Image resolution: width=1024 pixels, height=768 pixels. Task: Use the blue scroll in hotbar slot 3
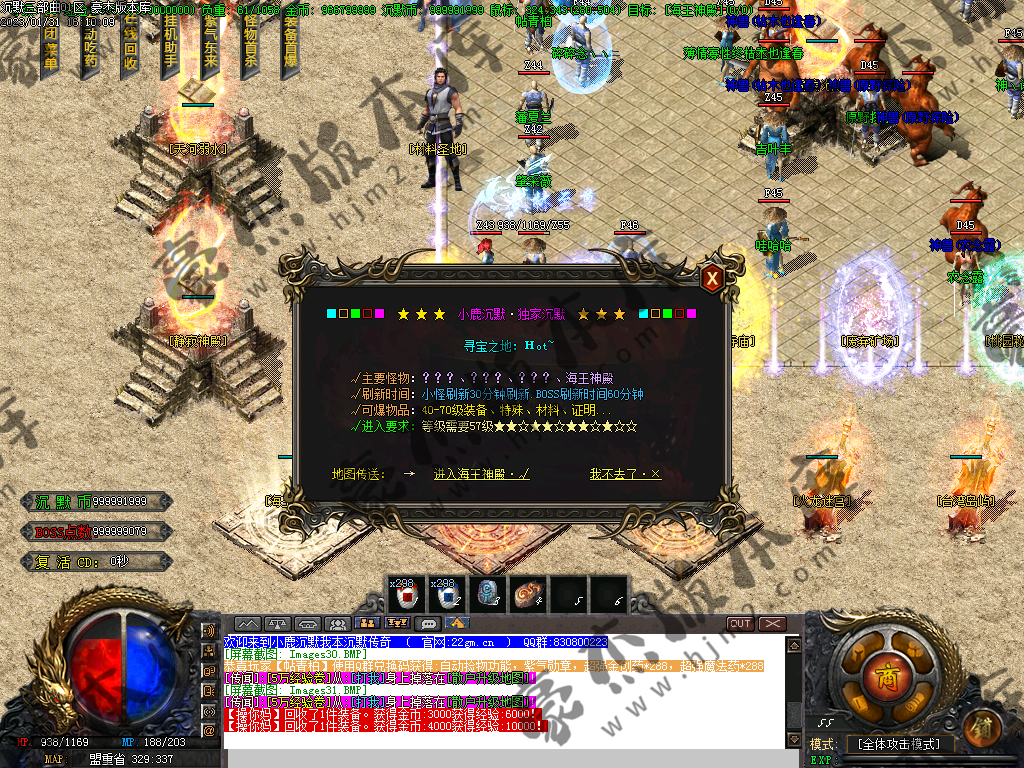point(487,595)
